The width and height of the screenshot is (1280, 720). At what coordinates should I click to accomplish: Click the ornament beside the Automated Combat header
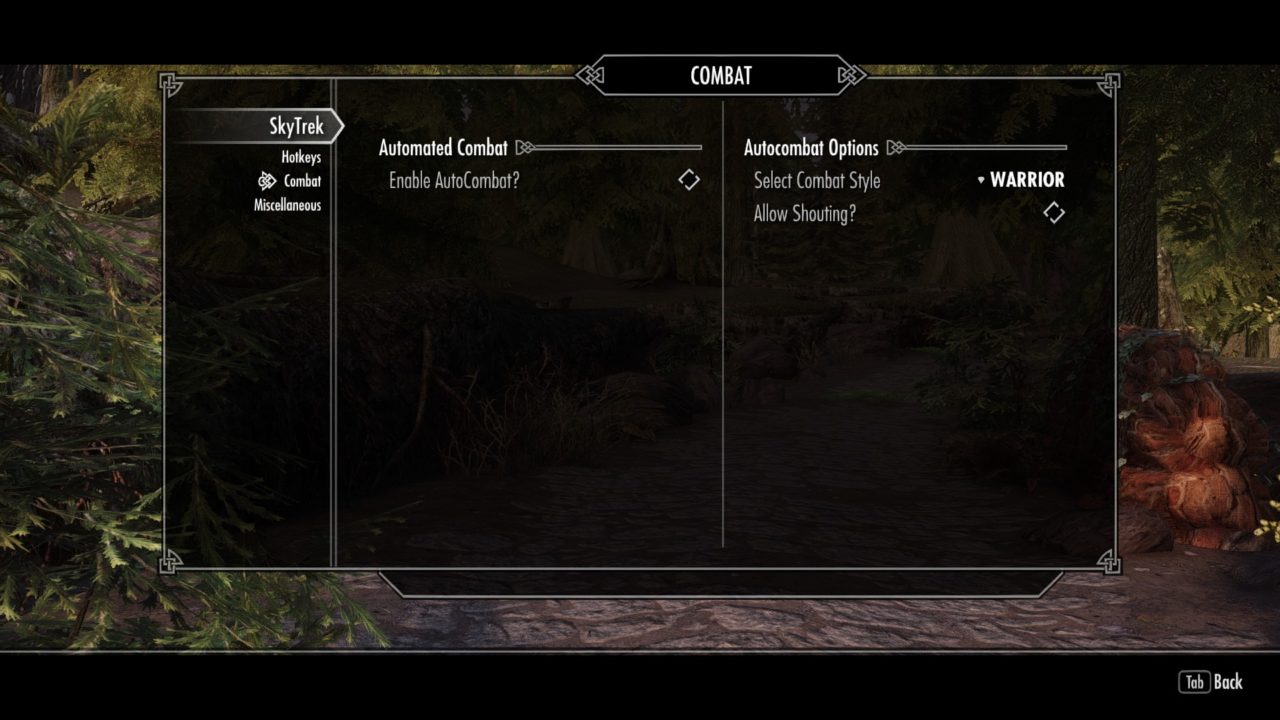pyautogui.click(x=524, y=146)
